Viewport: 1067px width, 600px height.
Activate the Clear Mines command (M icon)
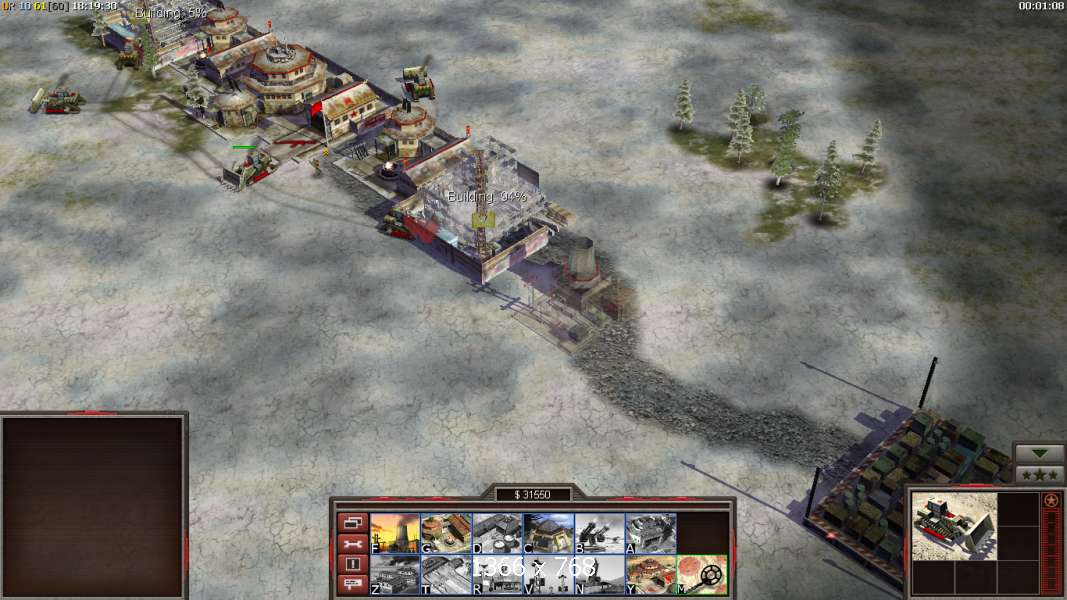[701, 575]
